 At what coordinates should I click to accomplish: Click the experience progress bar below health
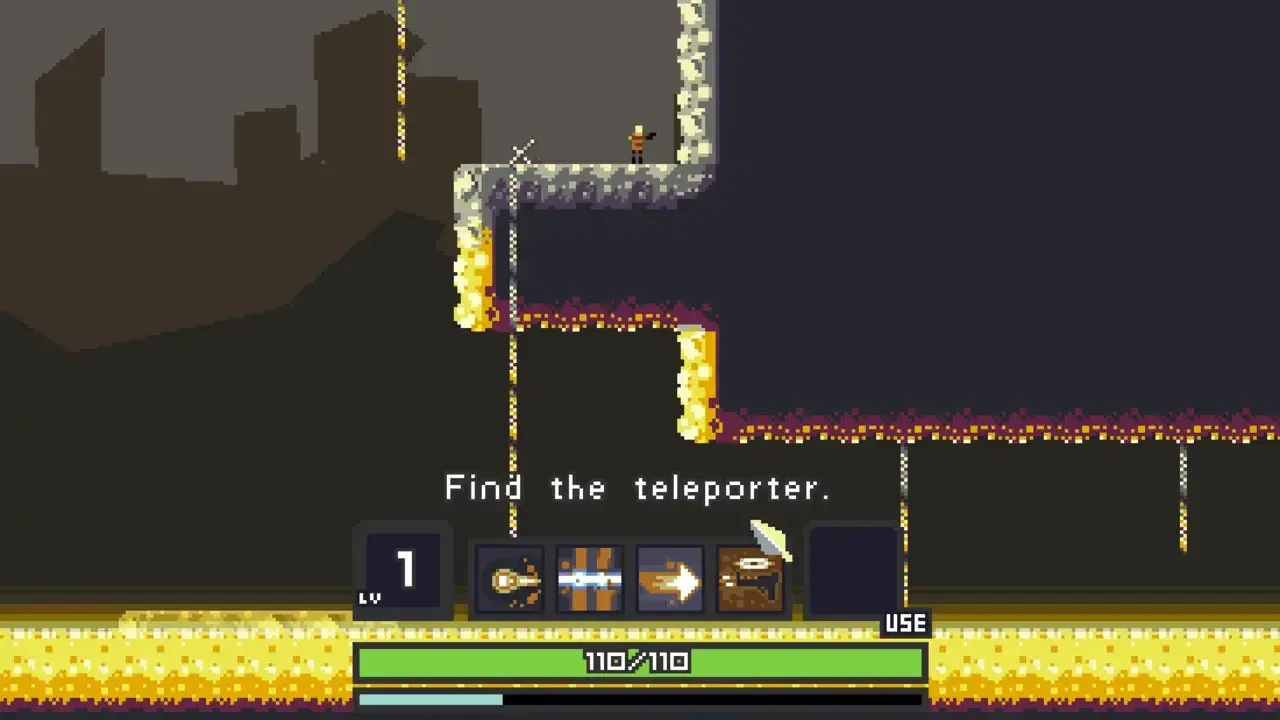click(x=640, y=699)
